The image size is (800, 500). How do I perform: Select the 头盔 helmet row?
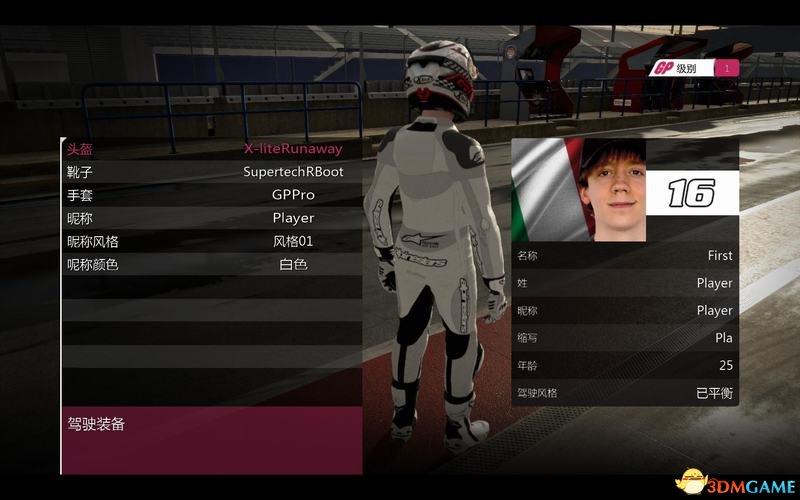(x=211, y=149)
